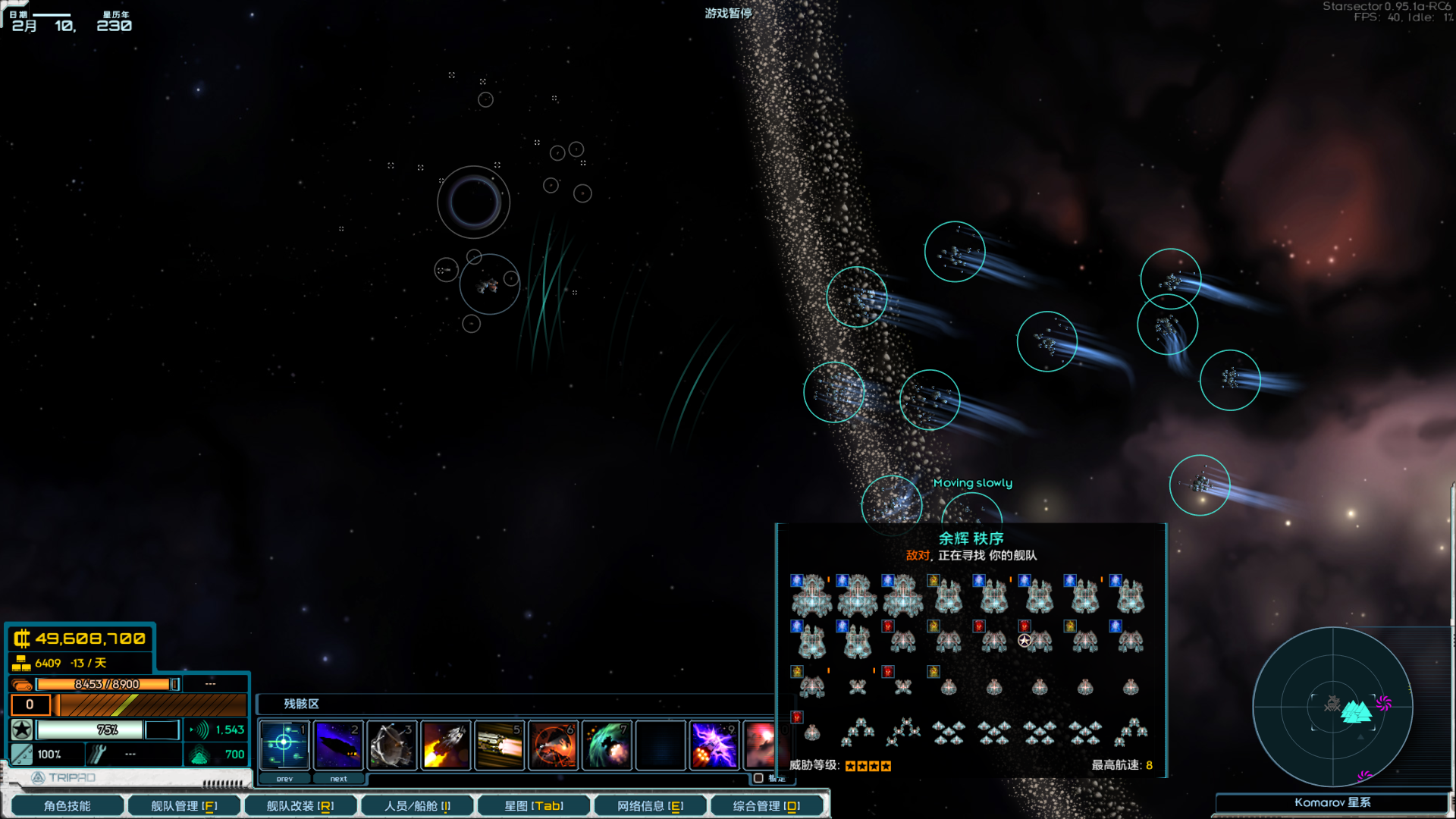Image resolution: width=1456 pixels, height=819 pixels.
Task: Toggle the targeting reticle ability in slot 6
Action: point(554,745)
